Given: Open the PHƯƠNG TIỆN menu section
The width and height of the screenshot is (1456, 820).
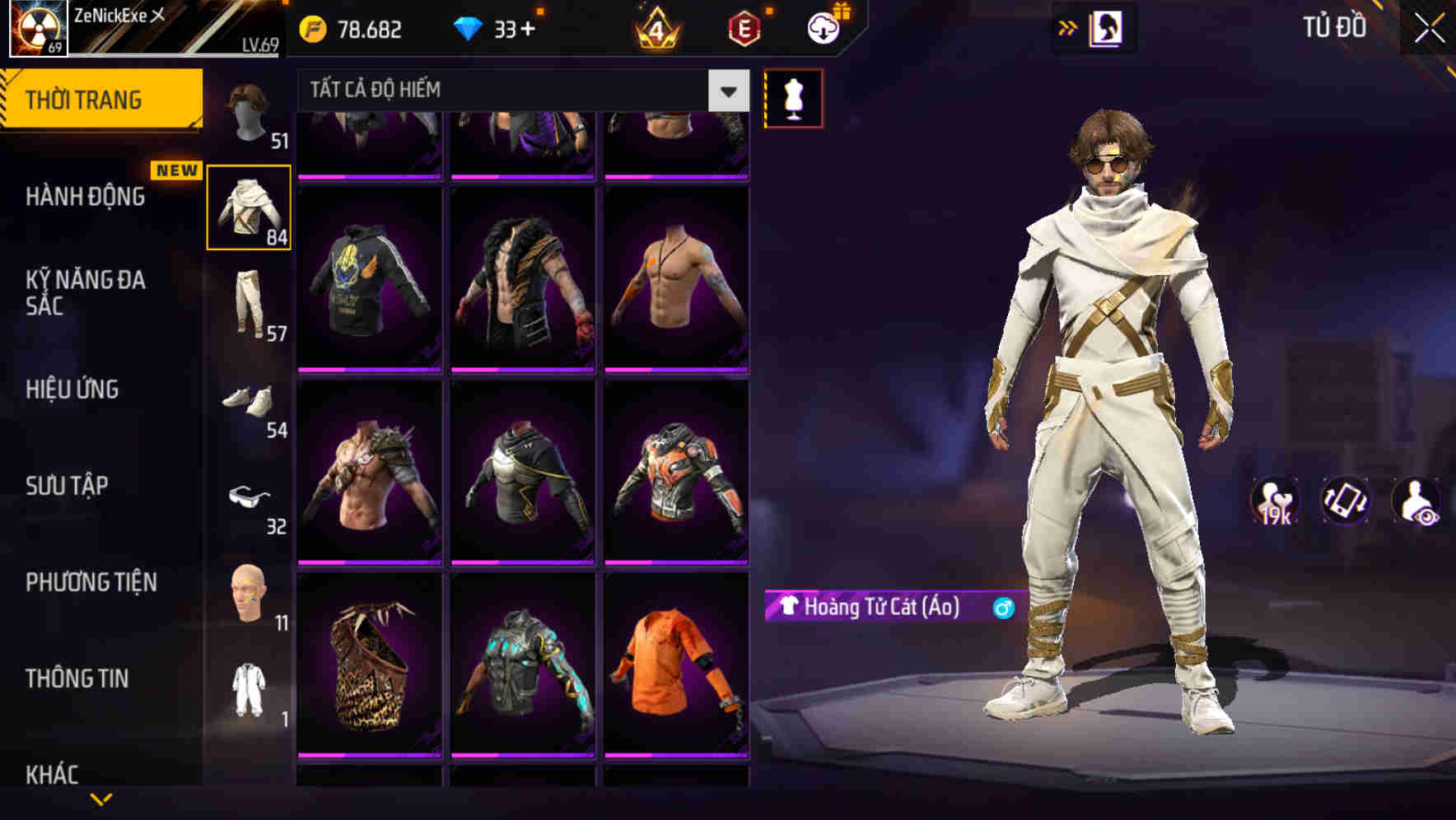Looking at the screenshot, I should 91,582.
